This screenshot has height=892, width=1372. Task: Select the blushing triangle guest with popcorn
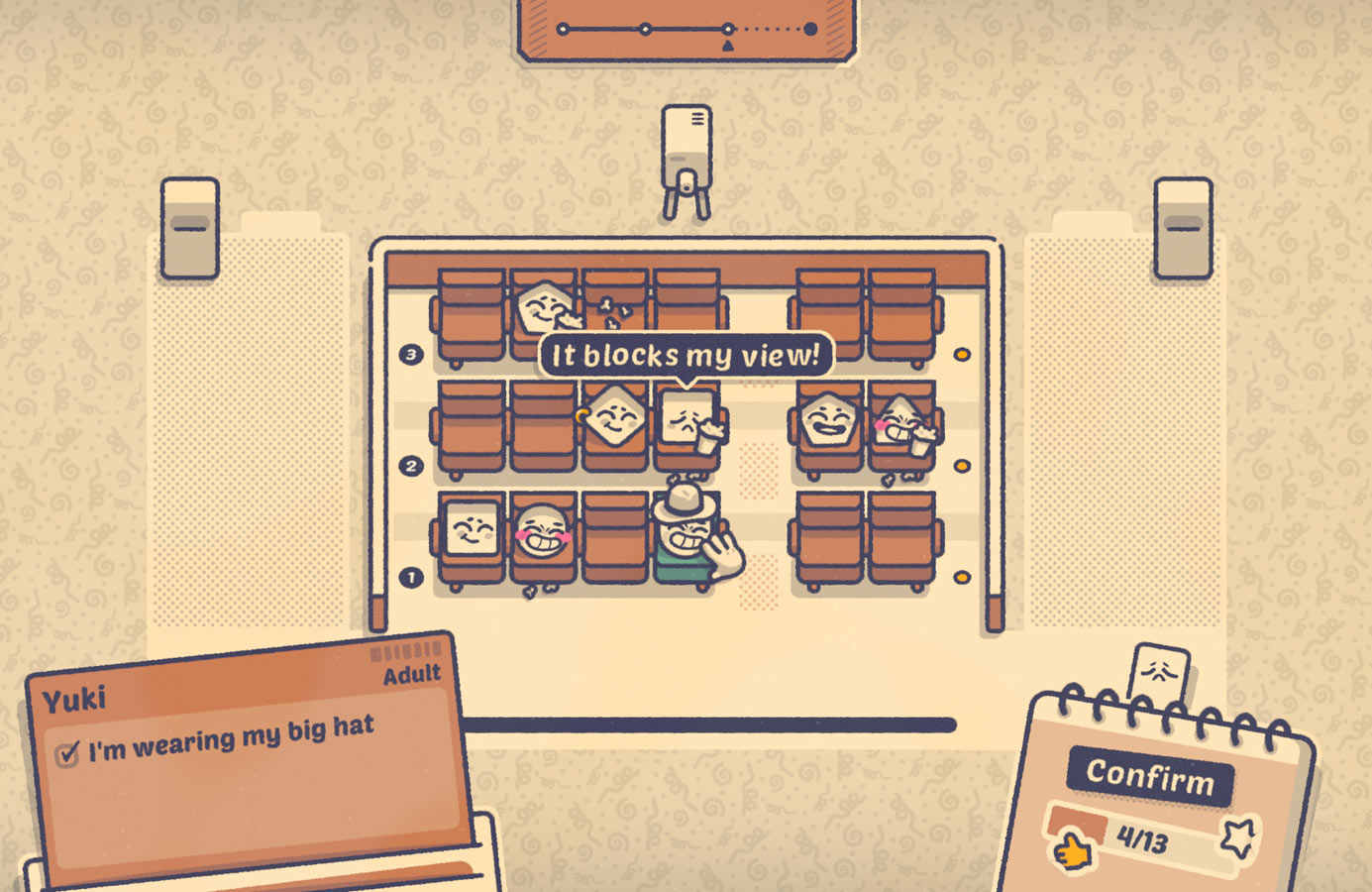click(x=901, y=424)
